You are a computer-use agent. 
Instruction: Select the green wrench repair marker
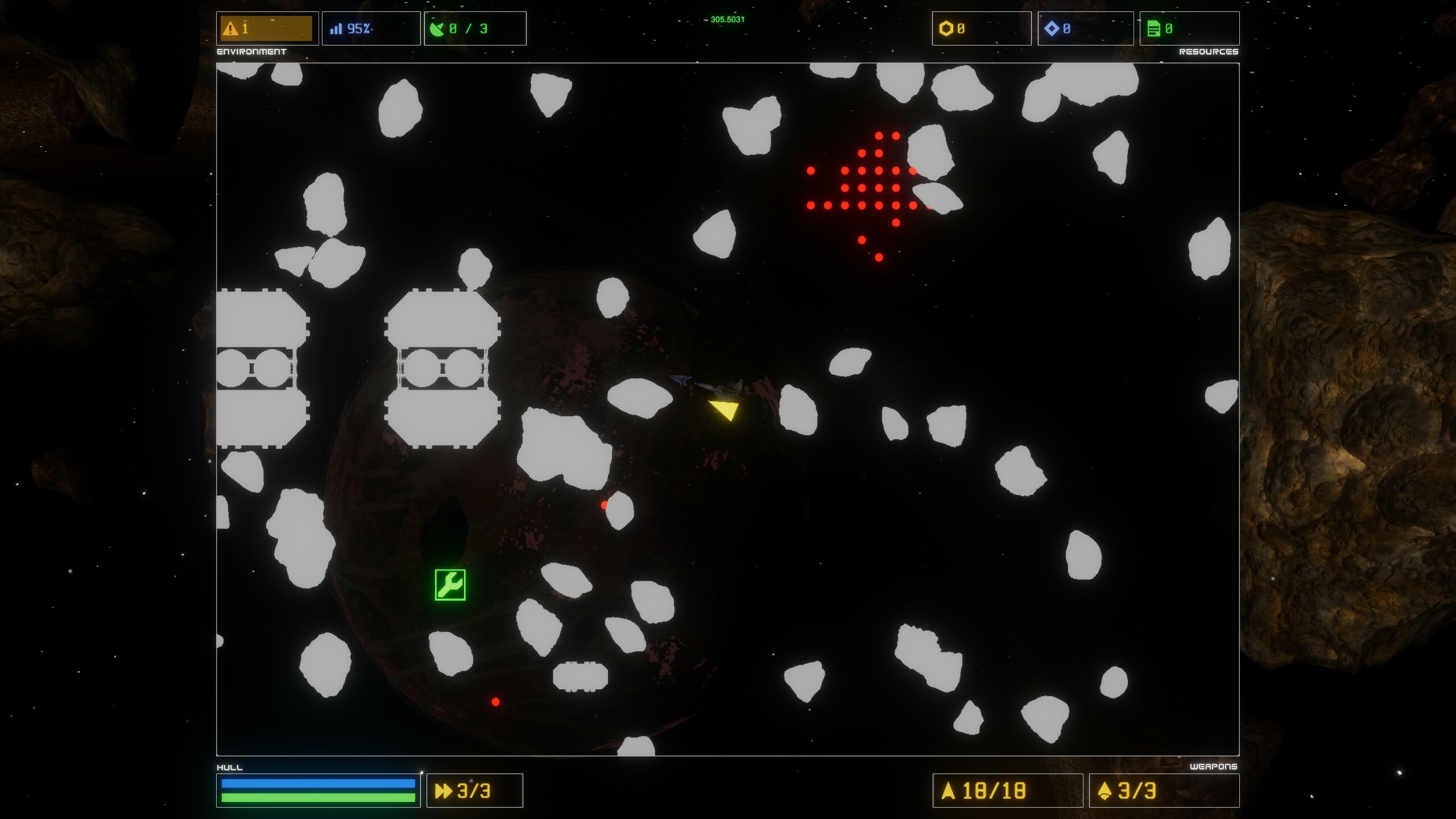tap(450, 585)
